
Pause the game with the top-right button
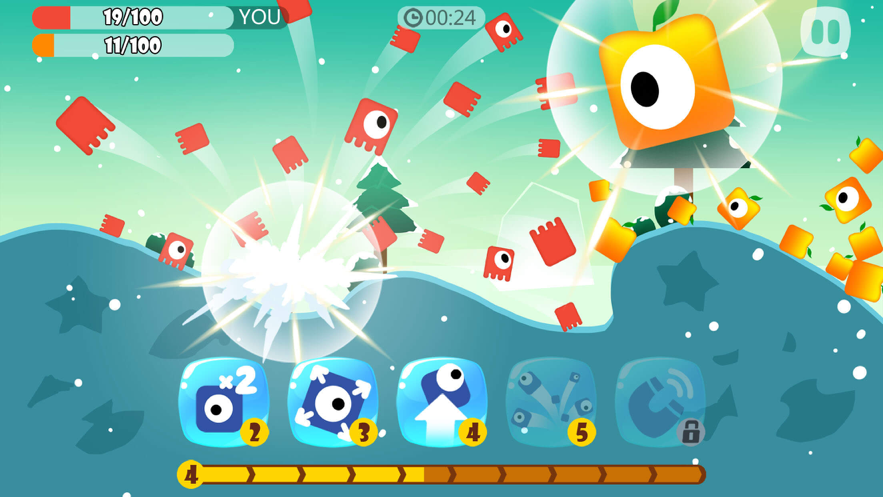(825, 32)
